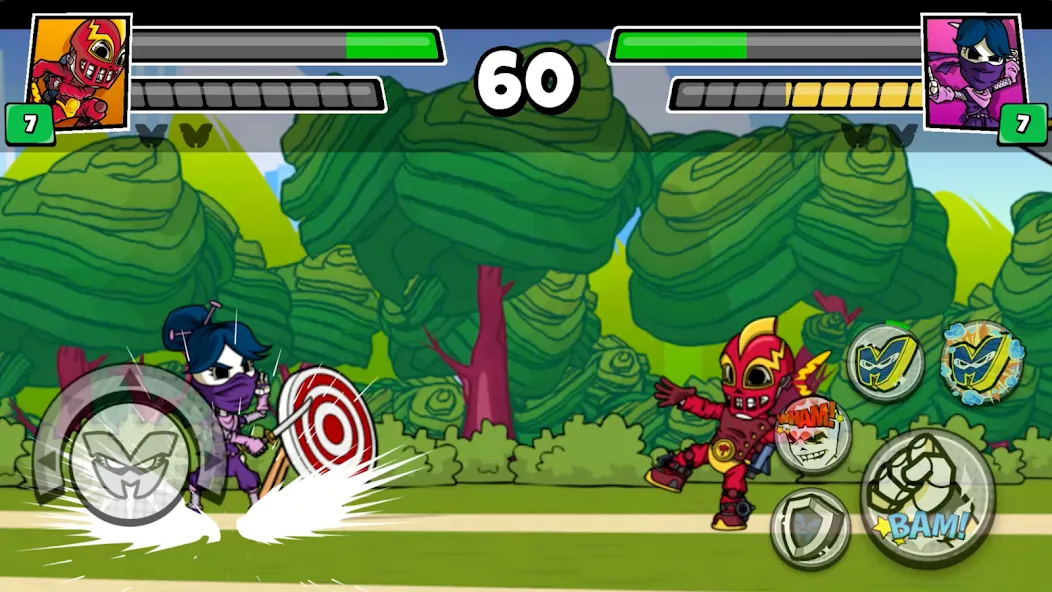The image size is (1052, 592).
Task: Use the plain M mask special button
Action: pyautogui.click(x=885, y=363)
